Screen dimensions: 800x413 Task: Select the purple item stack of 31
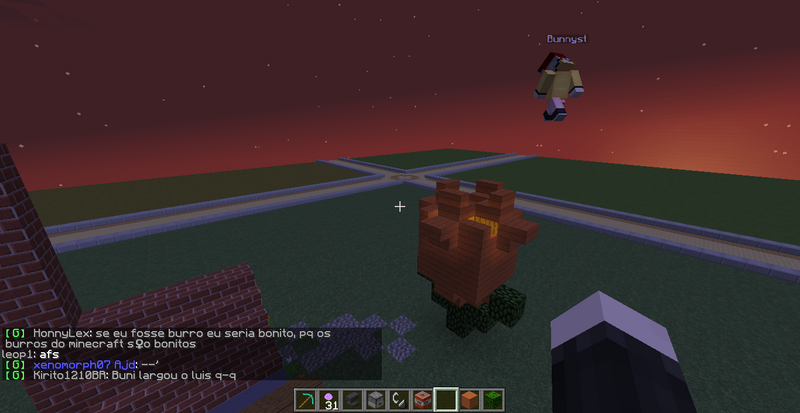pos(327,400)
